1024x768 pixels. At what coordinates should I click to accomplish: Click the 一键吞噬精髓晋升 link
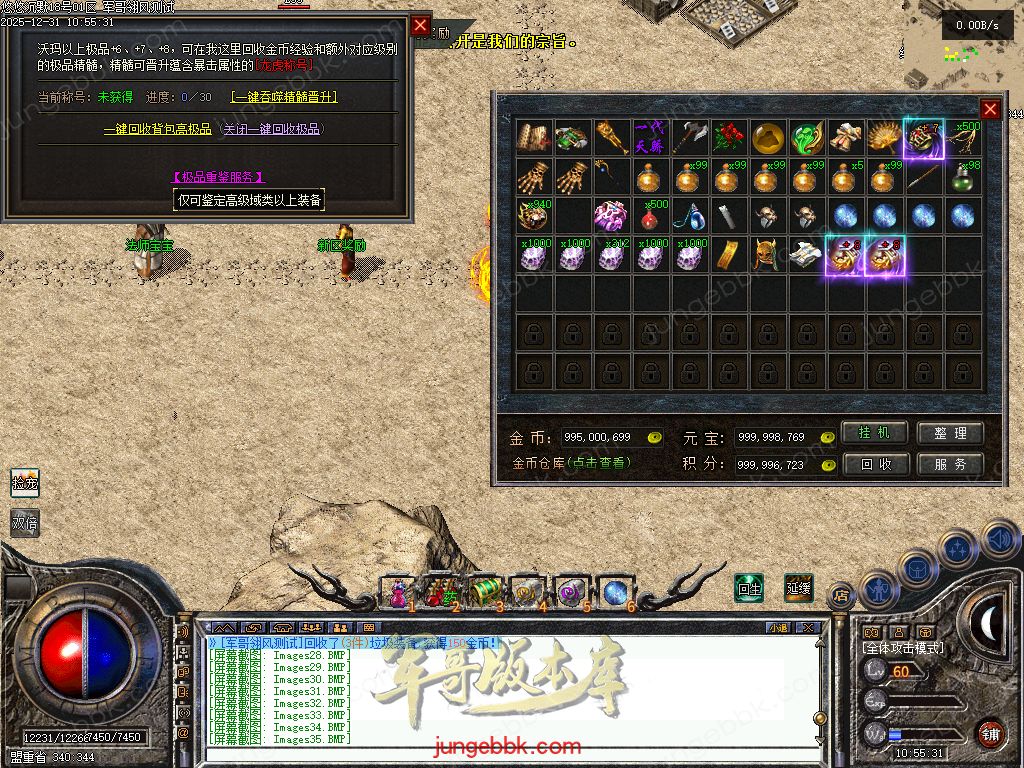point(284,97)
